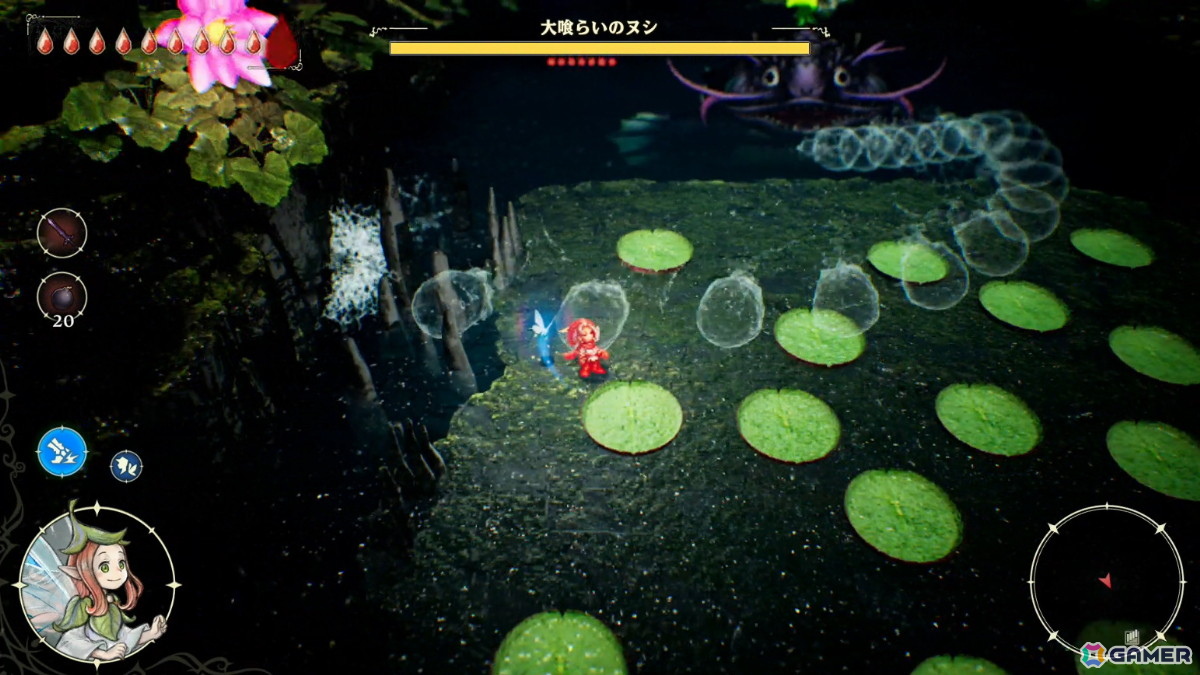Select the sword weapon slot
Screen dimensions: 1200x675
click(x=62, y=233)
